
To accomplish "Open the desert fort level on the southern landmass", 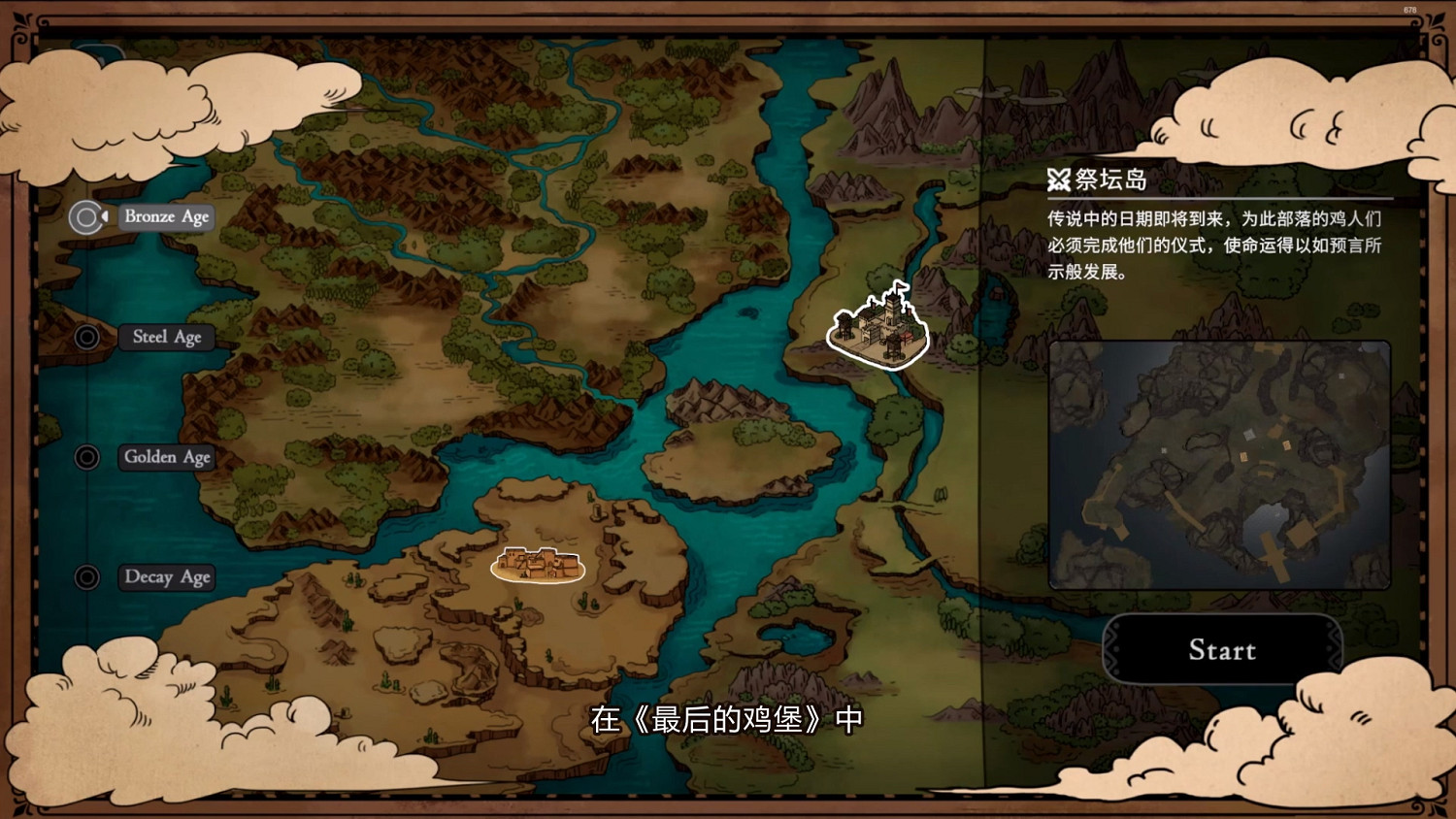I will [x=537, y=566].
